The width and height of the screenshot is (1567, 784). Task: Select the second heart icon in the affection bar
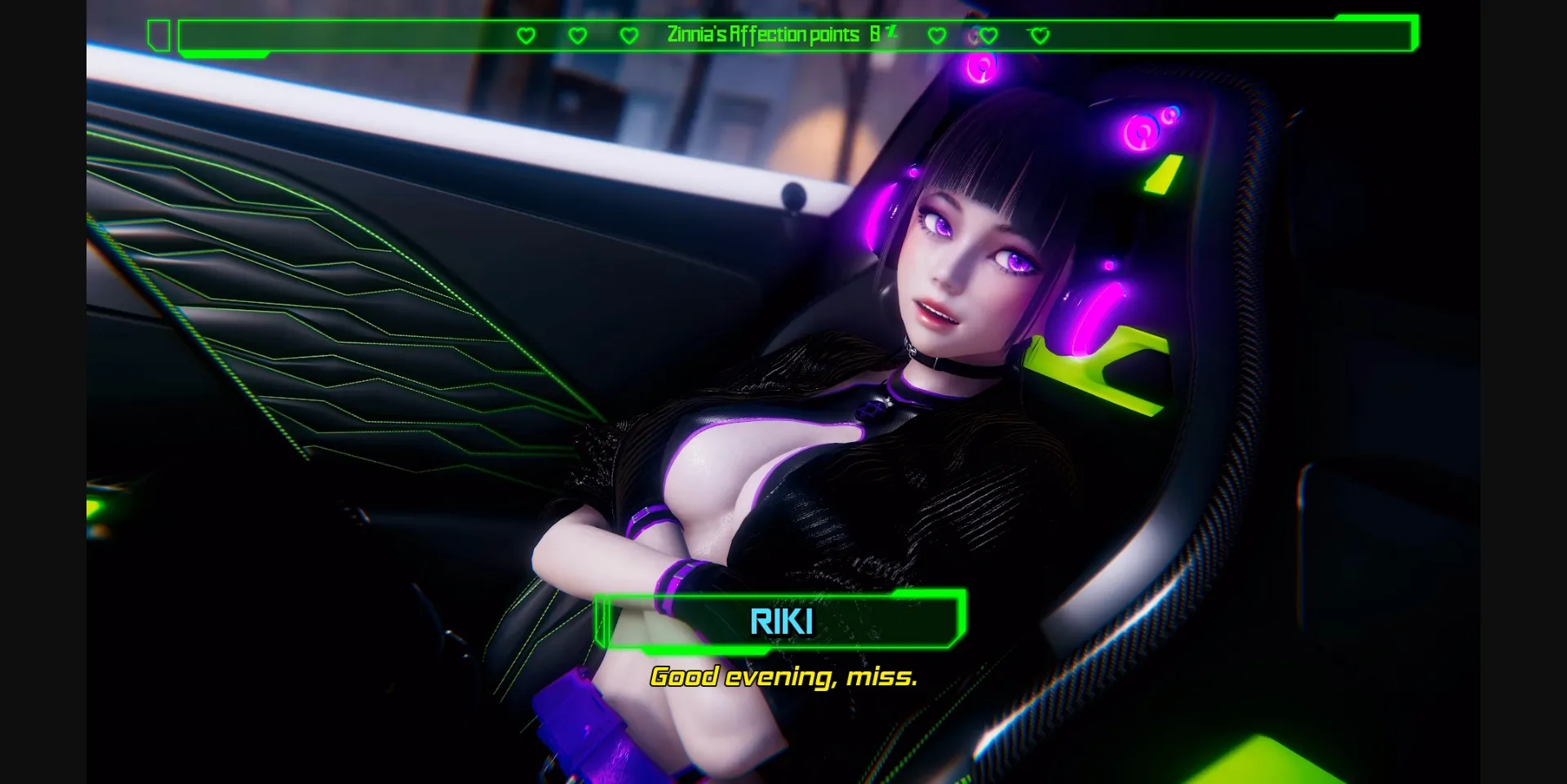pos(578,35)
